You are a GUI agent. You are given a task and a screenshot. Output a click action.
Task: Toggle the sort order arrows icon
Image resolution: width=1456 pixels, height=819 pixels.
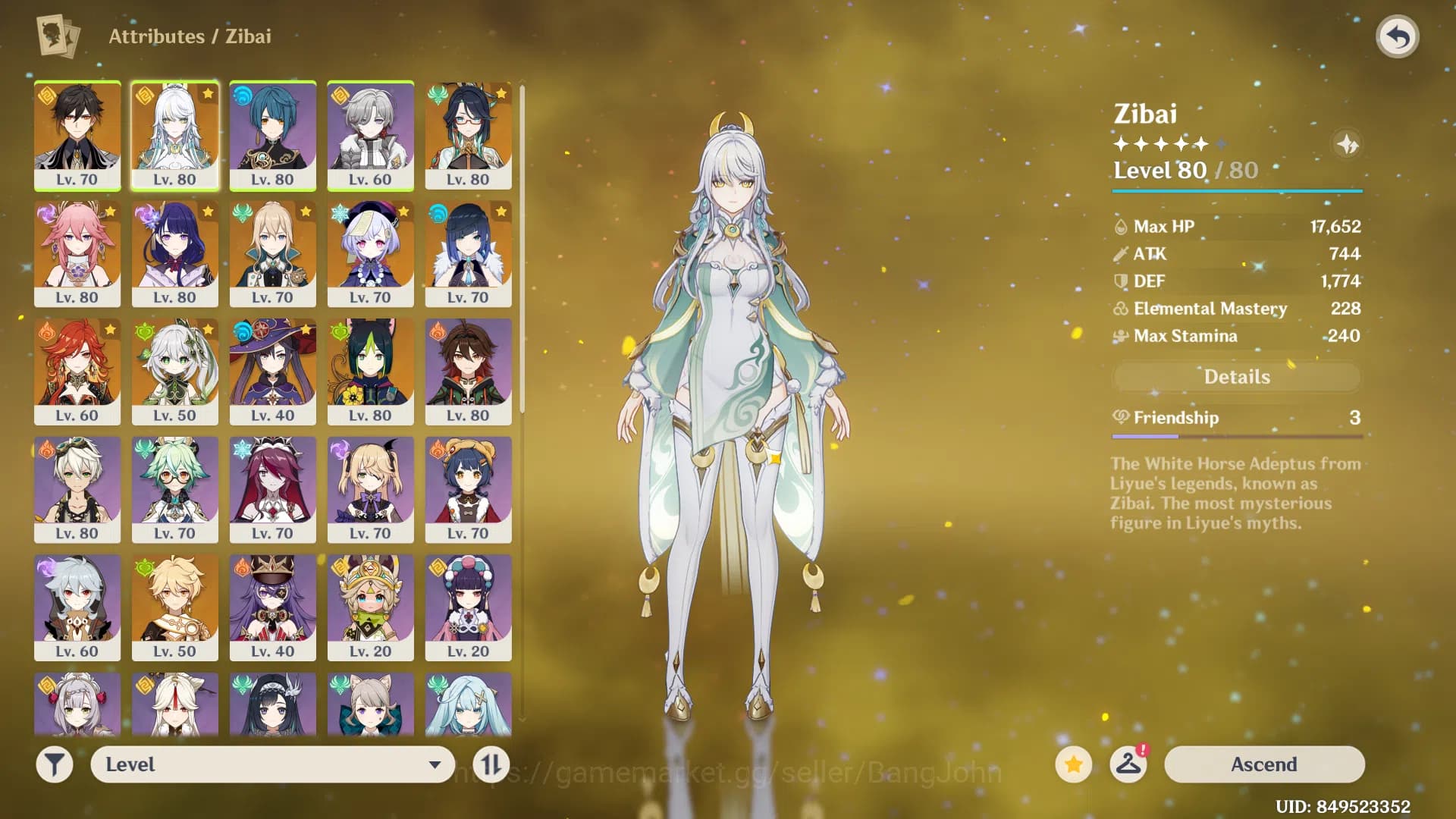pos(491,764)
